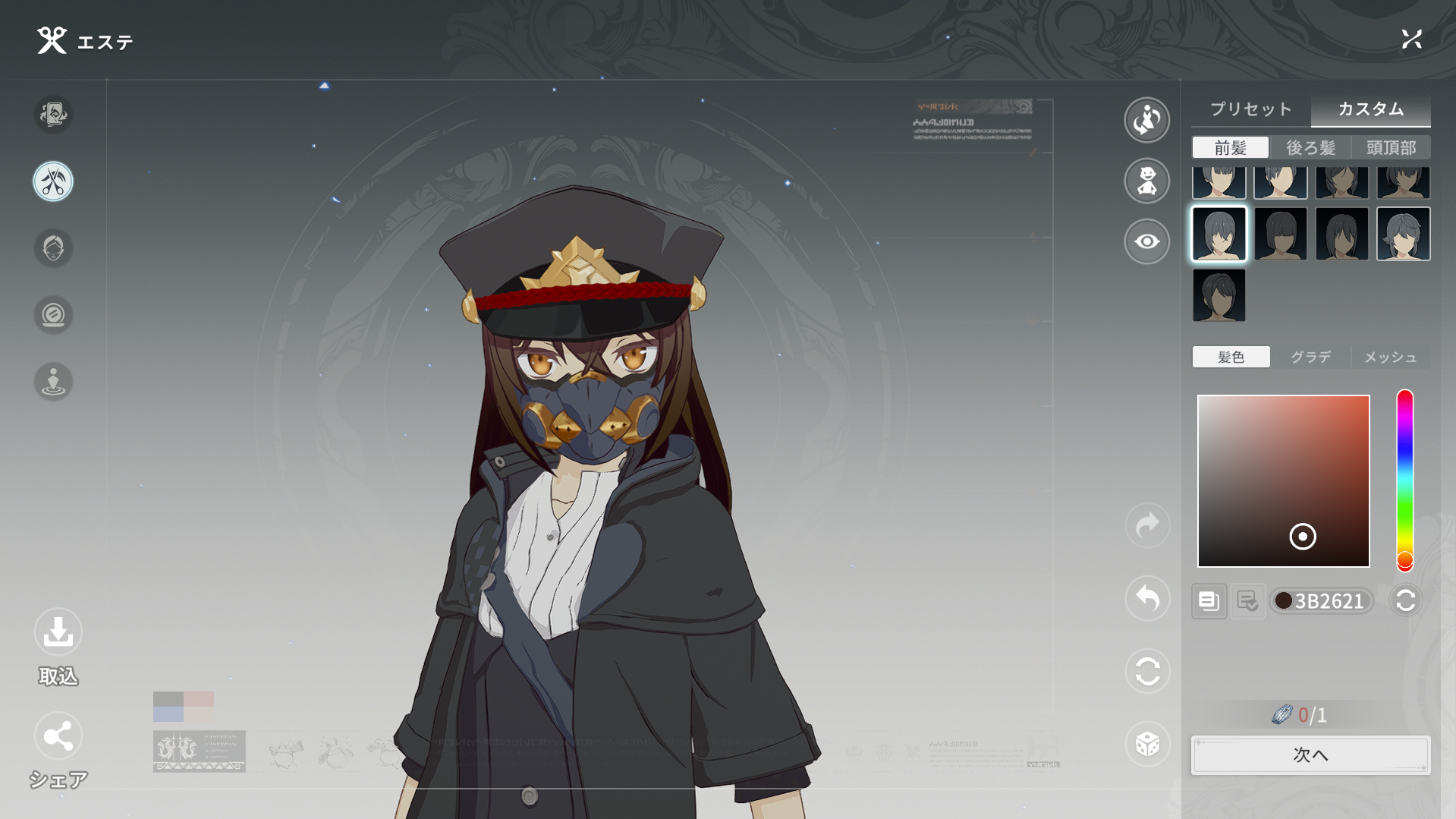The image size is (1456, 819).
Task: Open the メッシュ color mode
Action: point(1390,357)
